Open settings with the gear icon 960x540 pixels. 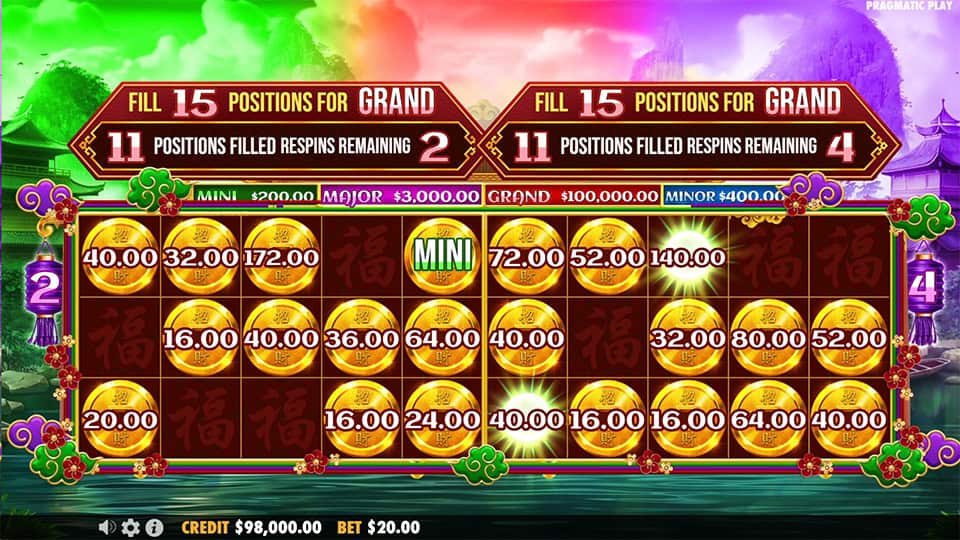click(x=130, y=527)
